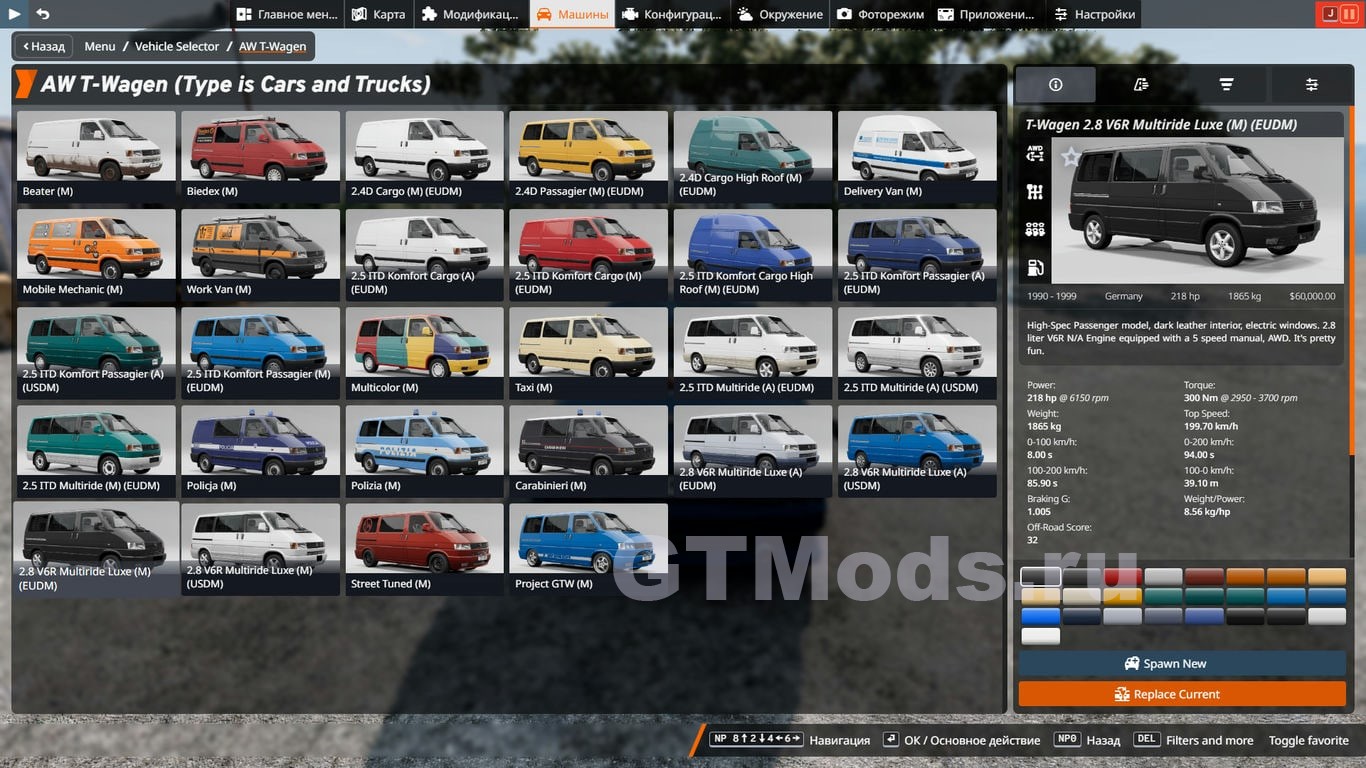Click the red pause button at top right
This screenshot has width=1366, height=768.
[x=1350, y=14]
